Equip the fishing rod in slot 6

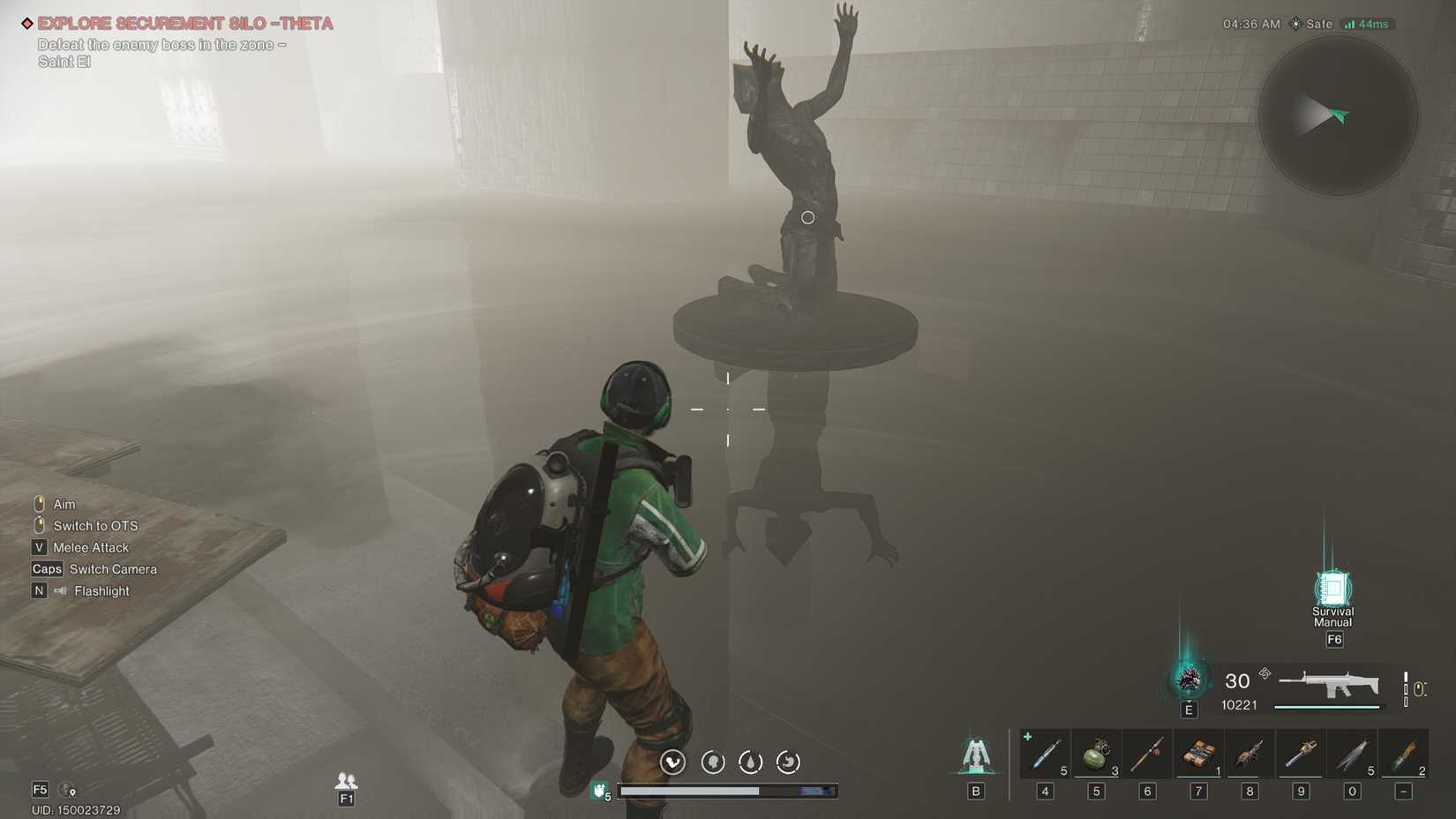pyautogui.click(x=1148, y=753)
